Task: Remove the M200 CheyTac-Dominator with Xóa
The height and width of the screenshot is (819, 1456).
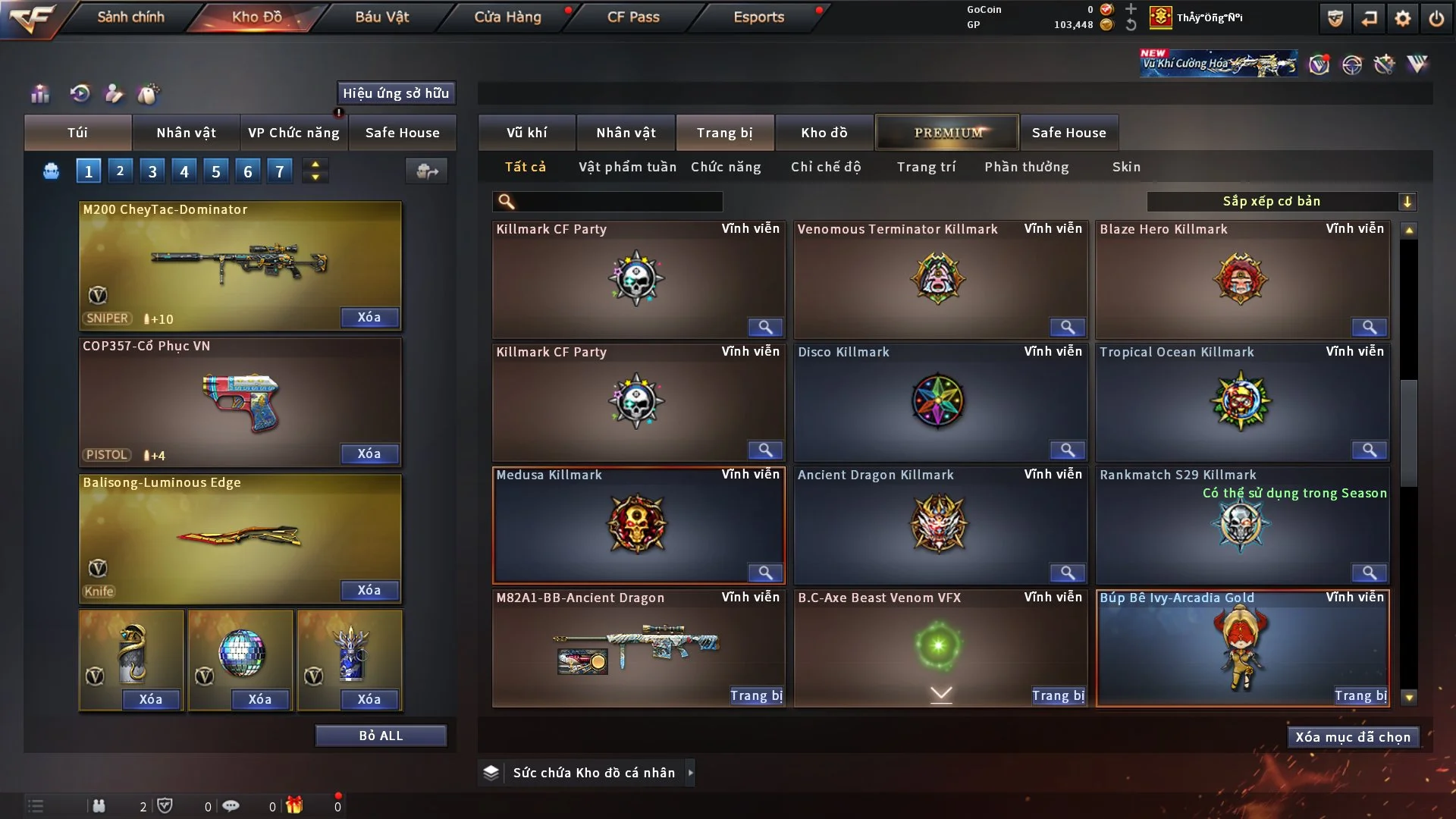Action: pos(369,317)
